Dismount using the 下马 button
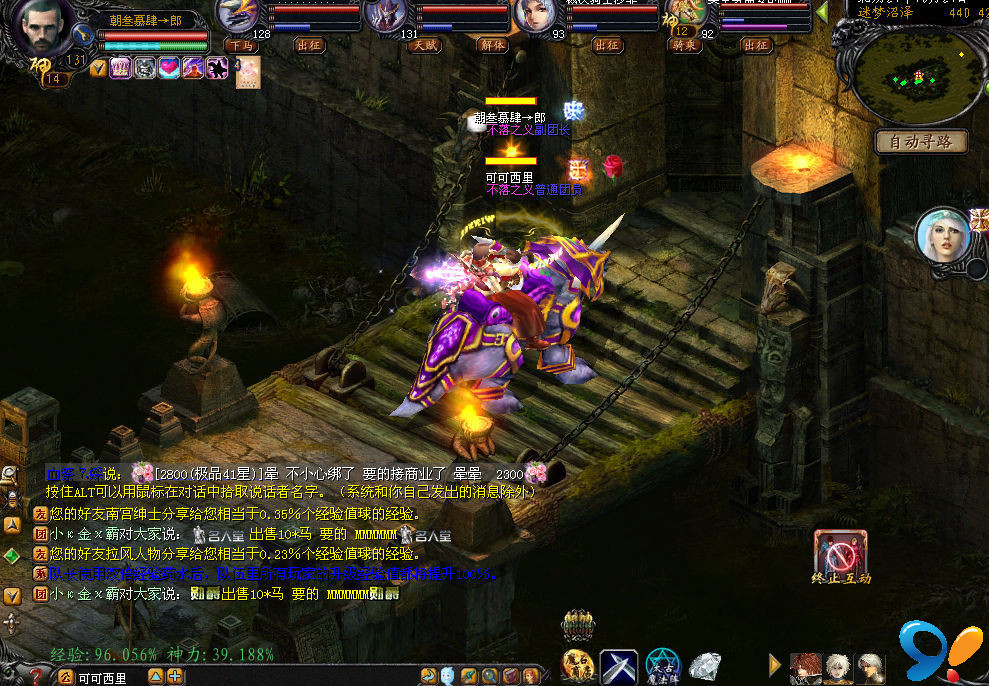This screenshot has width=989, height=686. 240,45
